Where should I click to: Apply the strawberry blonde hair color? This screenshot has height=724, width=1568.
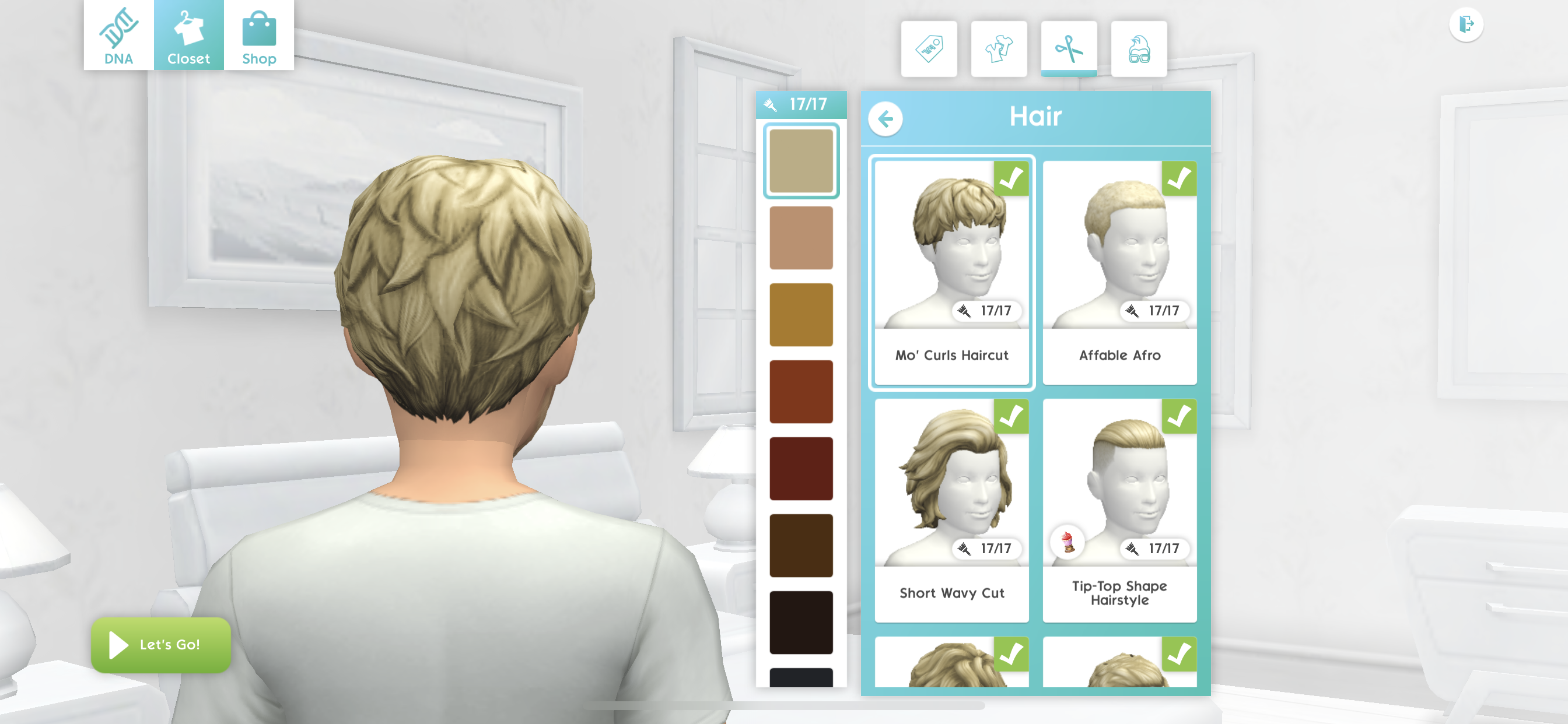pyautogui.click(x=801, y=238)
